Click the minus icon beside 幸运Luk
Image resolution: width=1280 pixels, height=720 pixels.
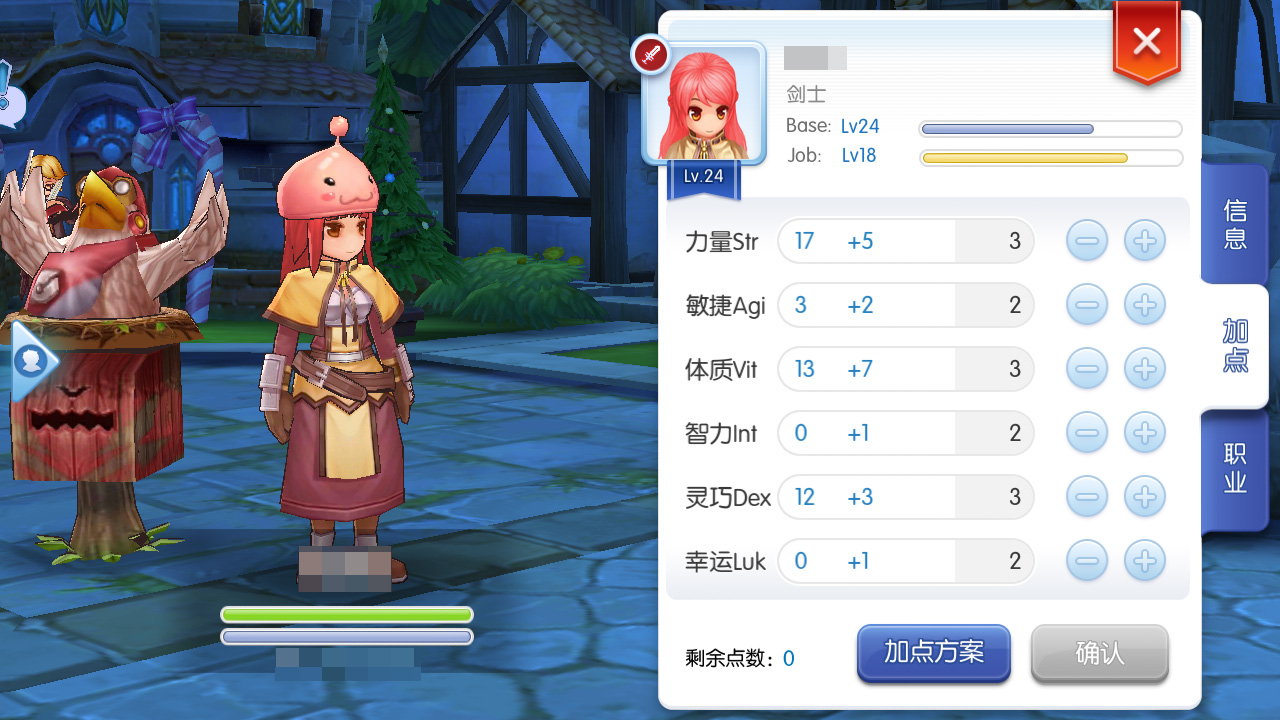tap(1086, 561)
